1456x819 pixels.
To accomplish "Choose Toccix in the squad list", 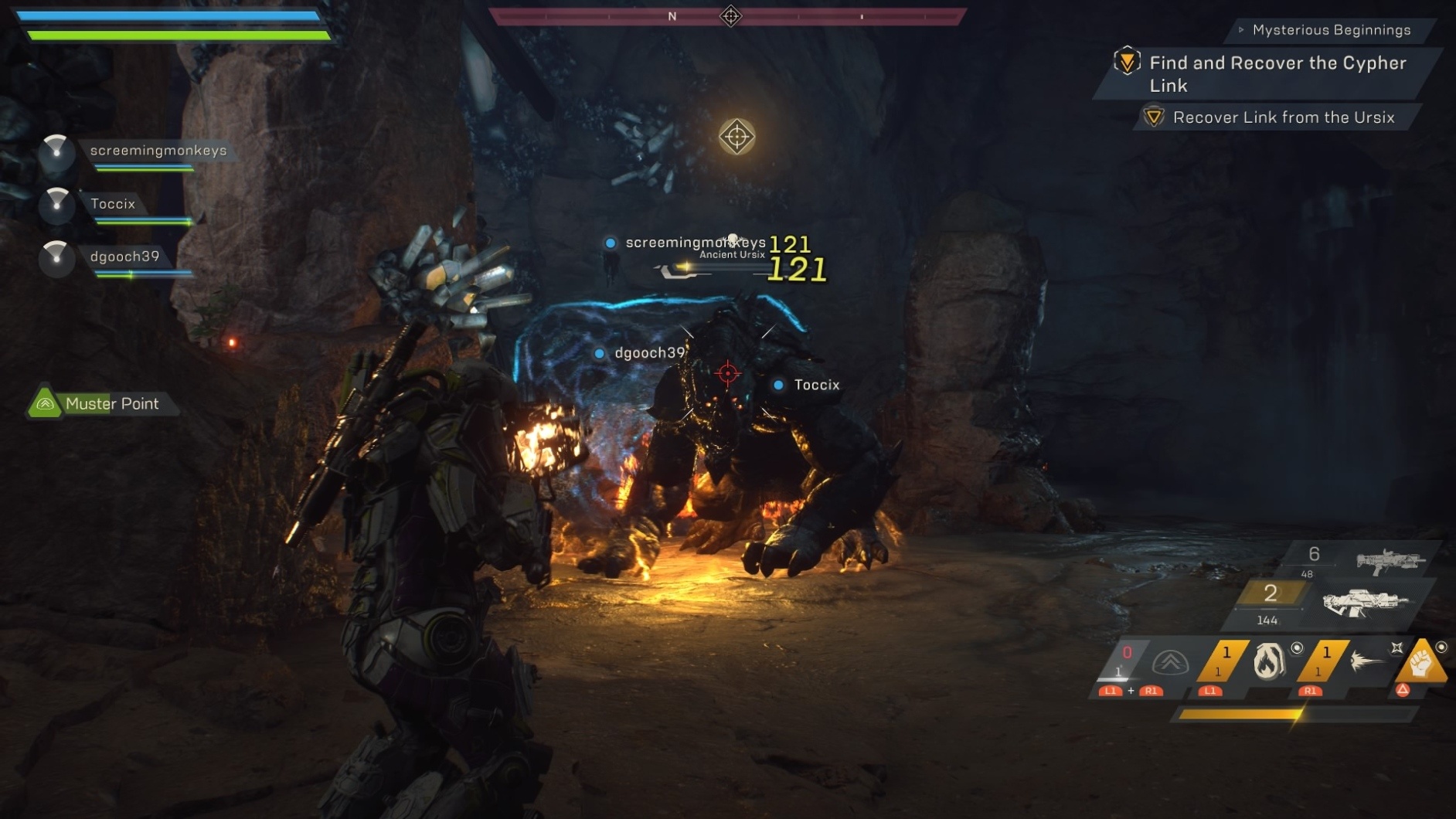I will (113, 204).
